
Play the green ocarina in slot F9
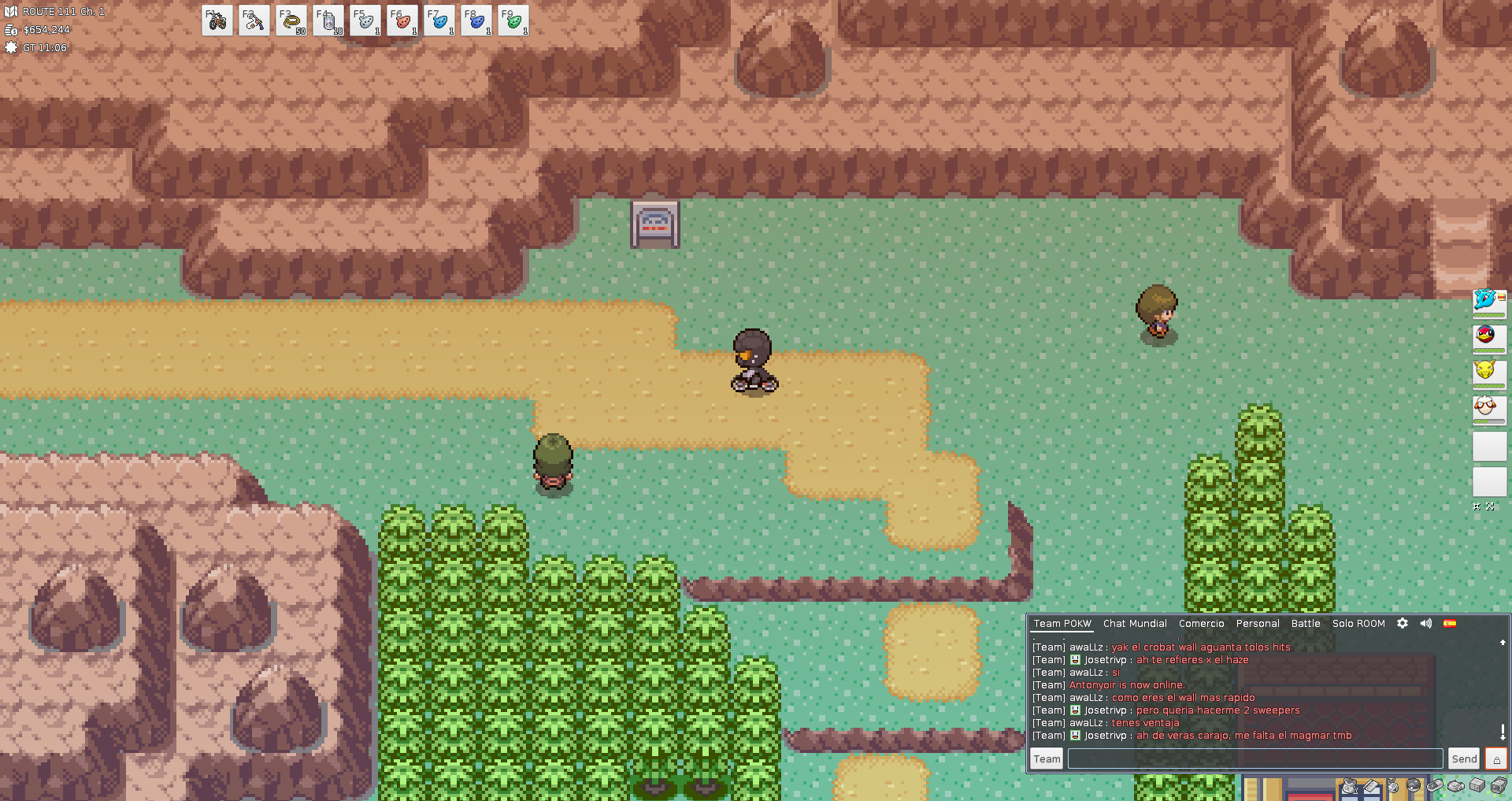click(513, 20)
